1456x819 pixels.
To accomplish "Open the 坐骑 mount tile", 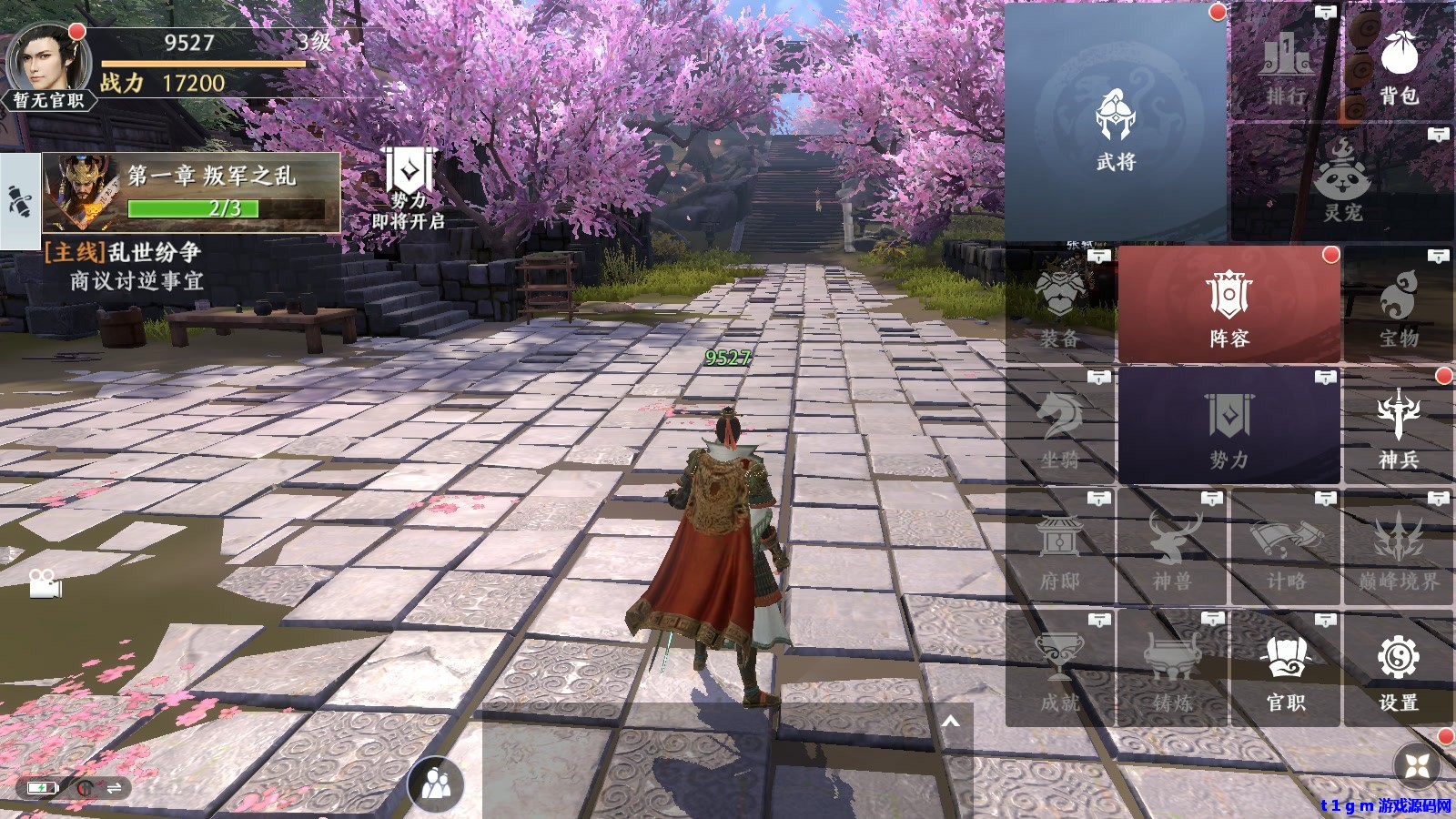I will (x=1060, y=426).
